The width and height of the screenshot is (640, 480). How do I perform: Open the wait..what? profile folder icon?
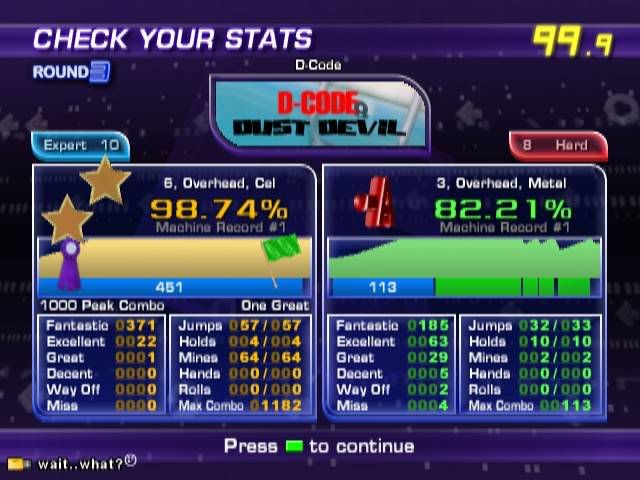click(16, 463)
